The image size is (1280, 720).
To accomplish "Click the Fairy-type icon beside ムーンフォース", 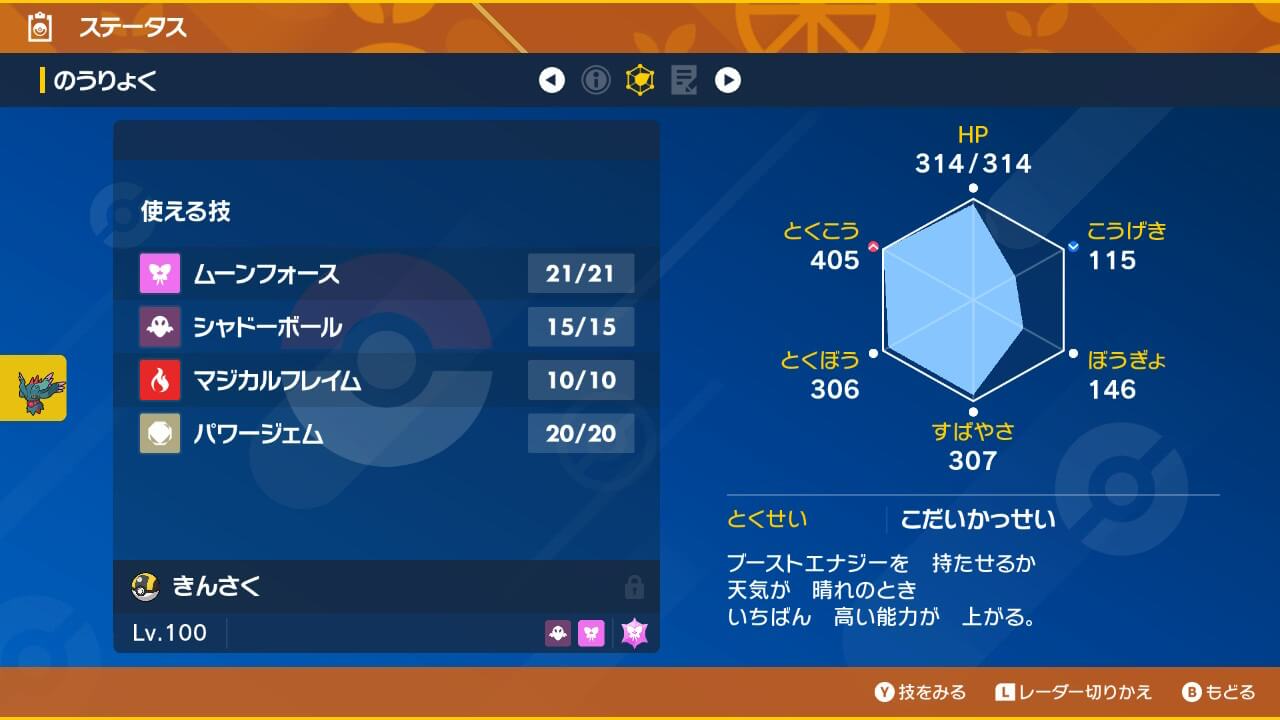I will tap(157, 274).
